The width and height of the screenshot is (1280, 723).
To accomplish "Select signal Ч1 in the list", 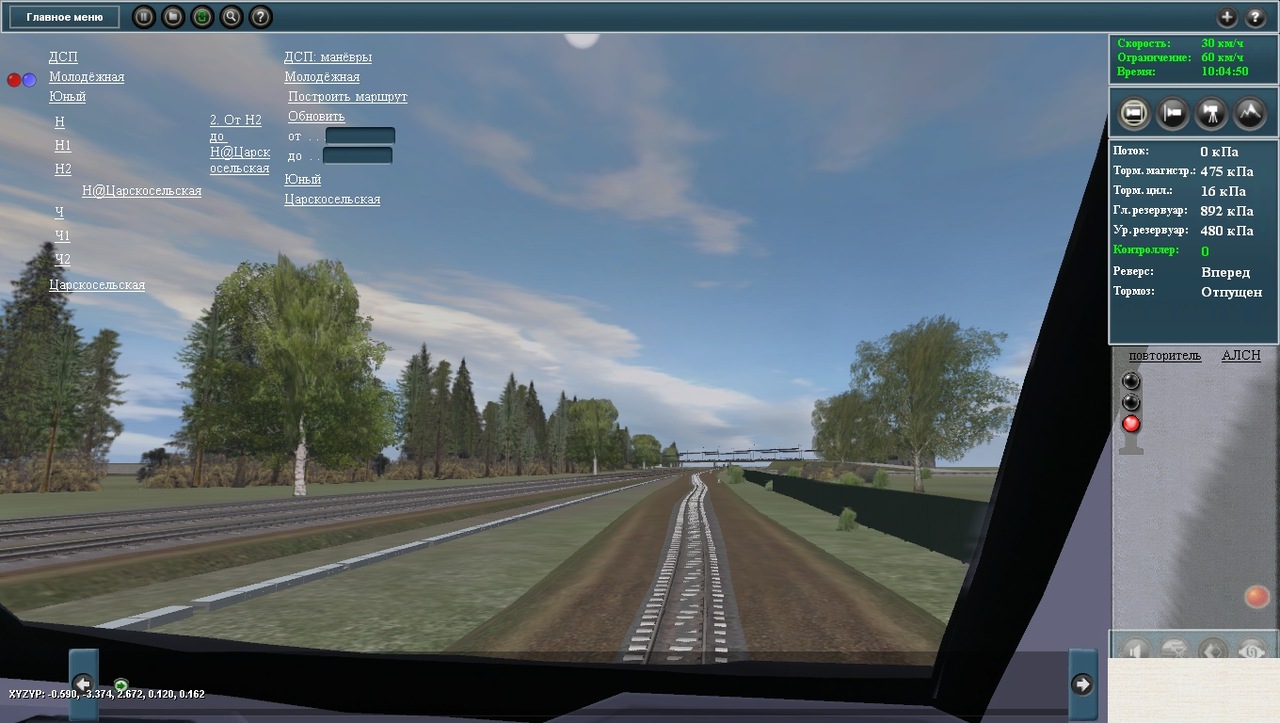I will coord(63,236).
